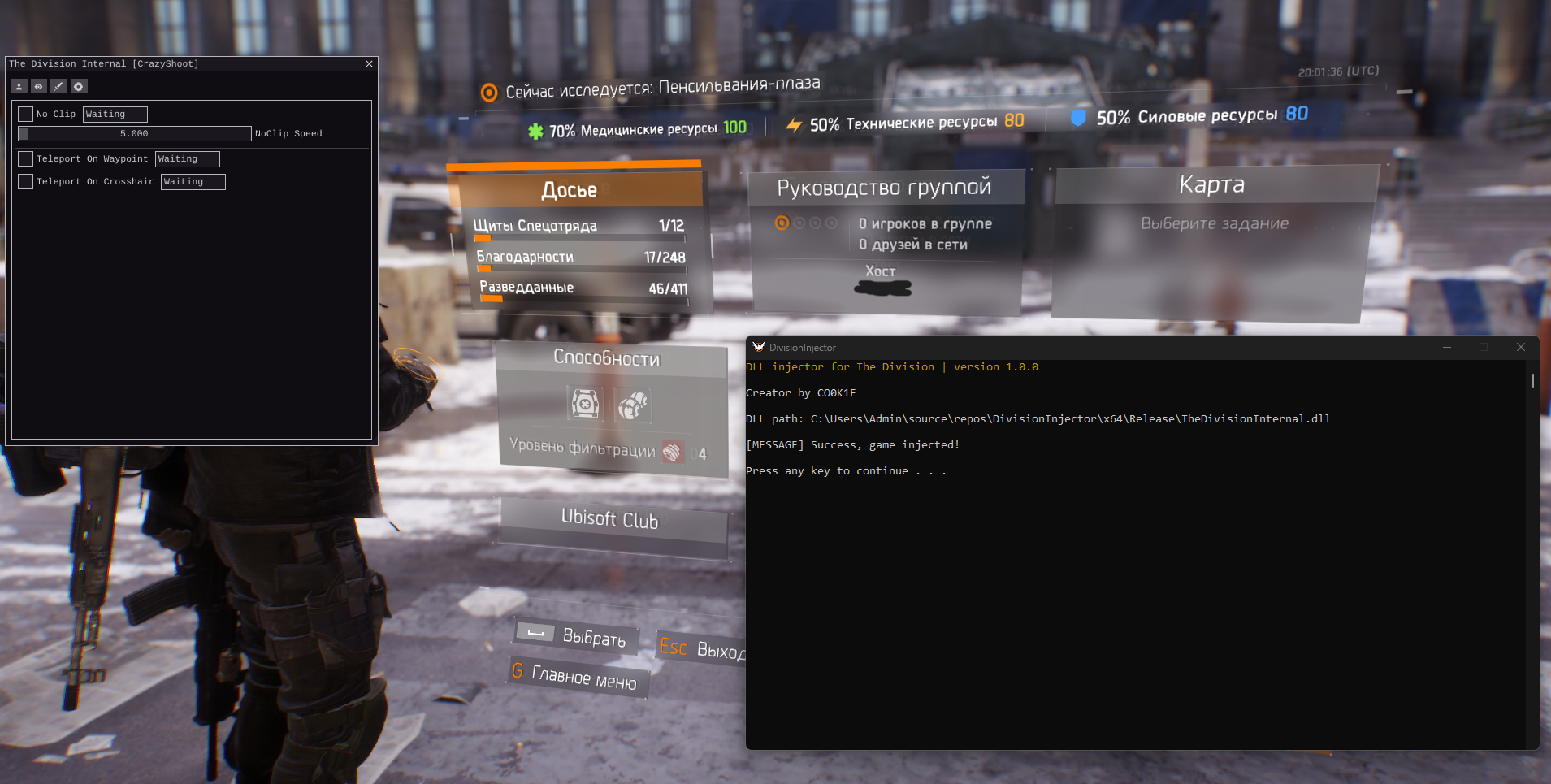This screenshot has height=784, width=1551.
Task: Open Главное меню (Main Menu)
Action: (577, 676)
